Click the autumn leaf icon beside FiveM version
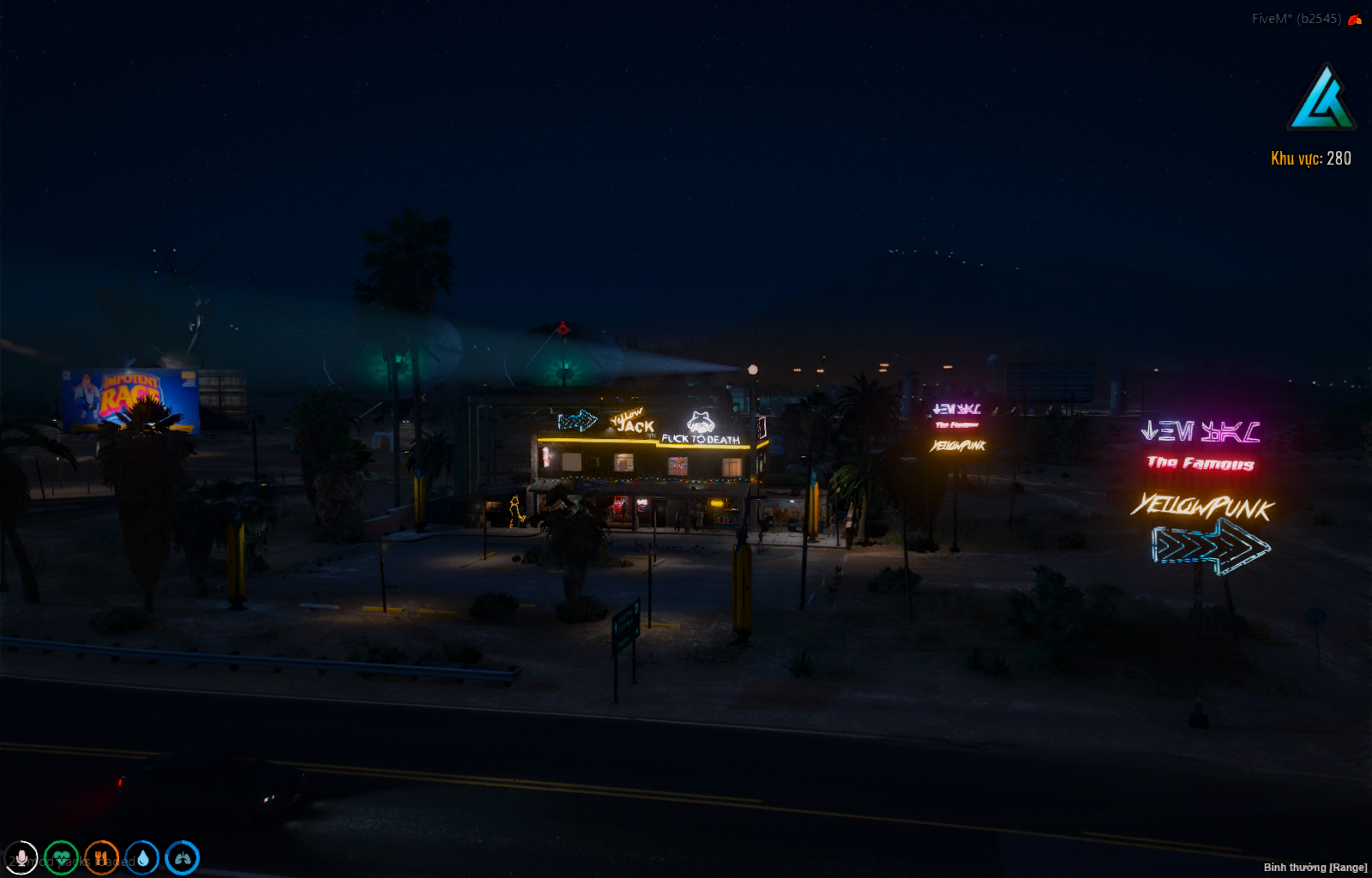This screenshot has width=1372, height=878. (1355, 17)
